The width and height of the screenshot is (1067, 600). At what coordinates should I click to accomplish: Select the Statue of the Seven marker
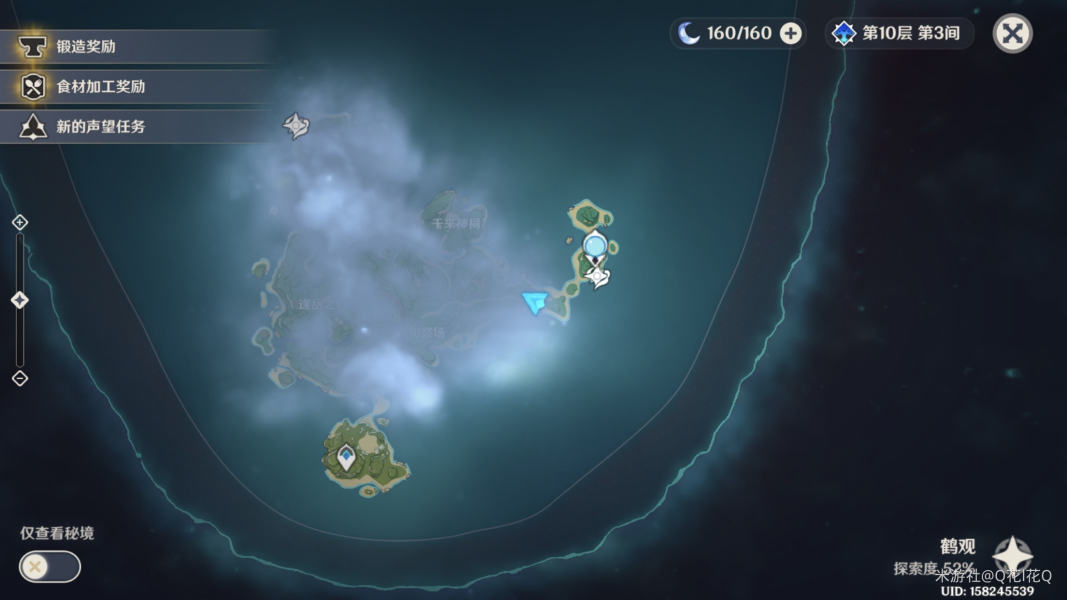598,275
